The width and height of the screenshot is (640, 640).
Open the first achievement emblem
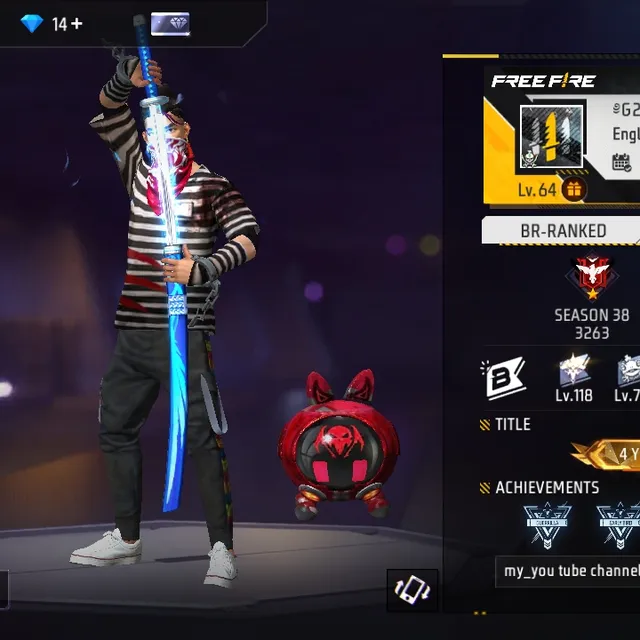[x=546, y=525]
